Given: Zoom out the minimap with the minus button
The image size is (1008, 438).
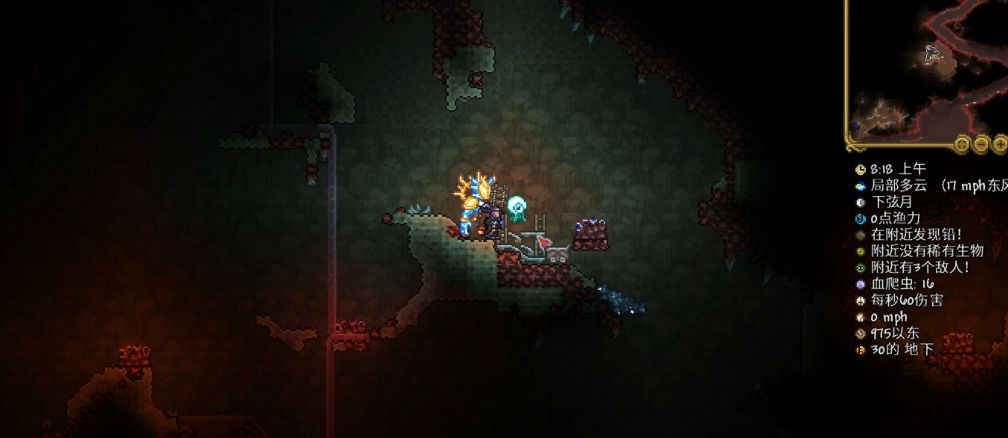Looking at the screenshot, I should coord(981,143).
